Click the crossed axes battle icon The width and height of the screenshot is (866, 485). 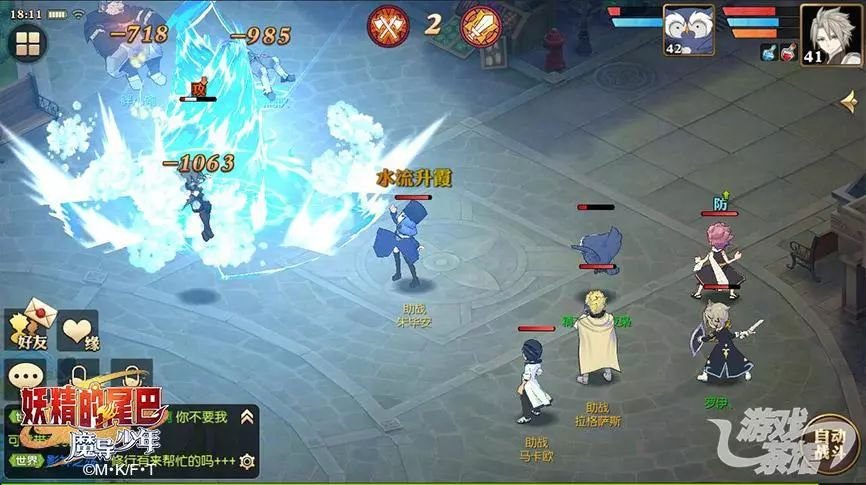click(x=387, y=26)
